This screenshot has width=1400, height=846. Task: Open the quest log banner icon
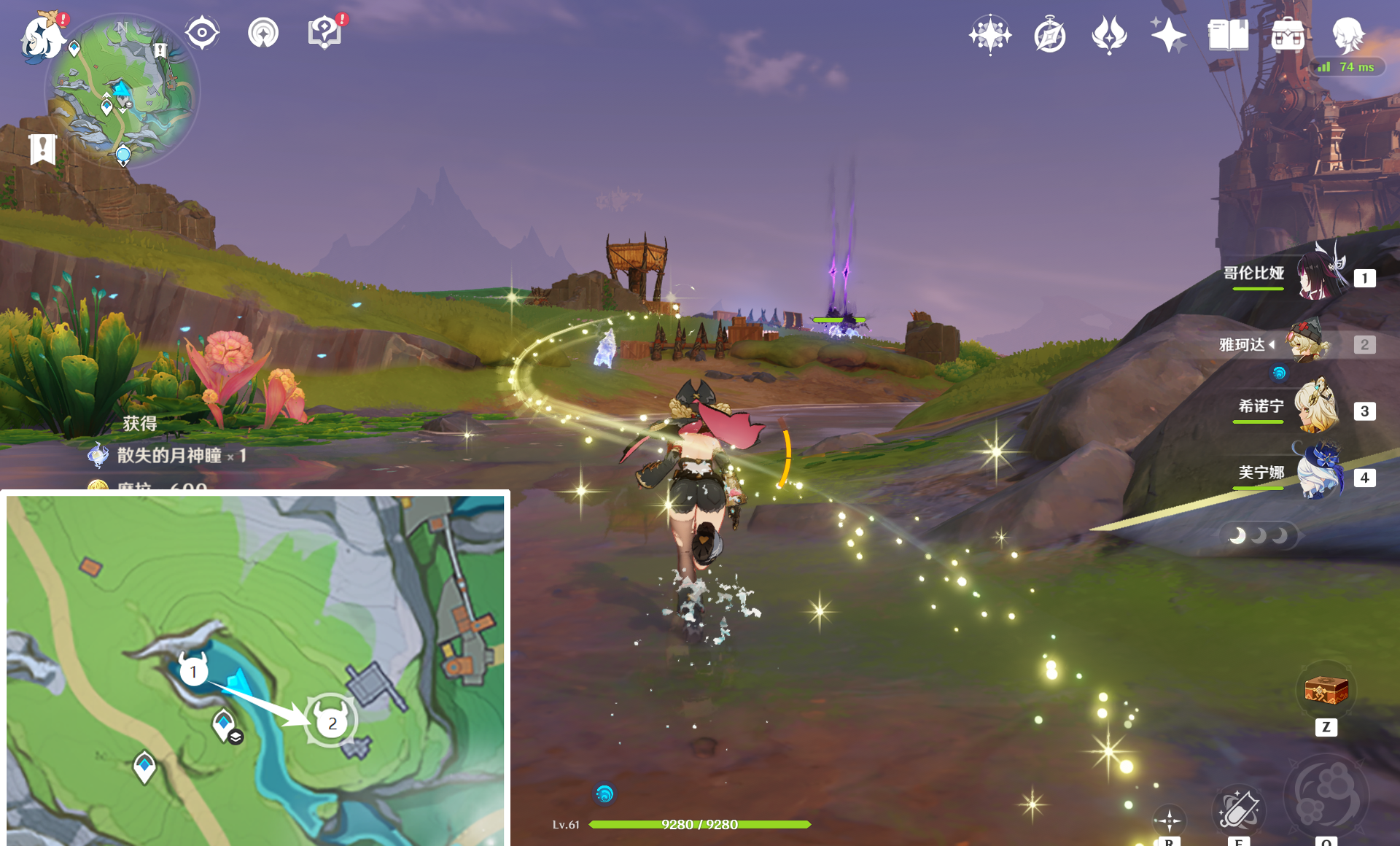pos(43,149)
